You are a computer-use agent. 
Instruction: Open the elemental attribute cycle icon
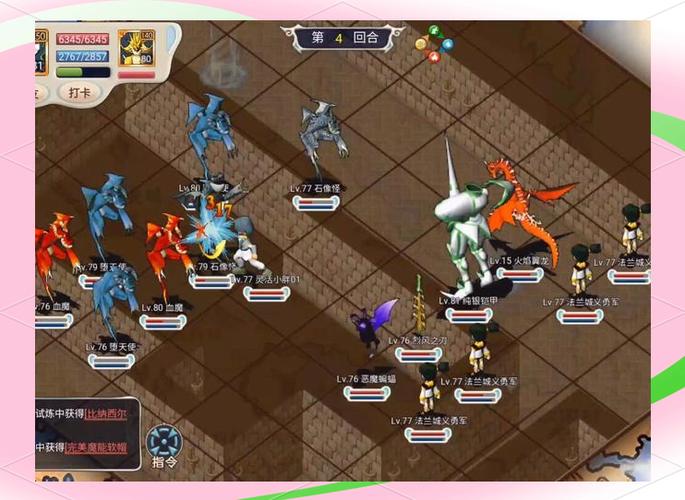point(433,44)
